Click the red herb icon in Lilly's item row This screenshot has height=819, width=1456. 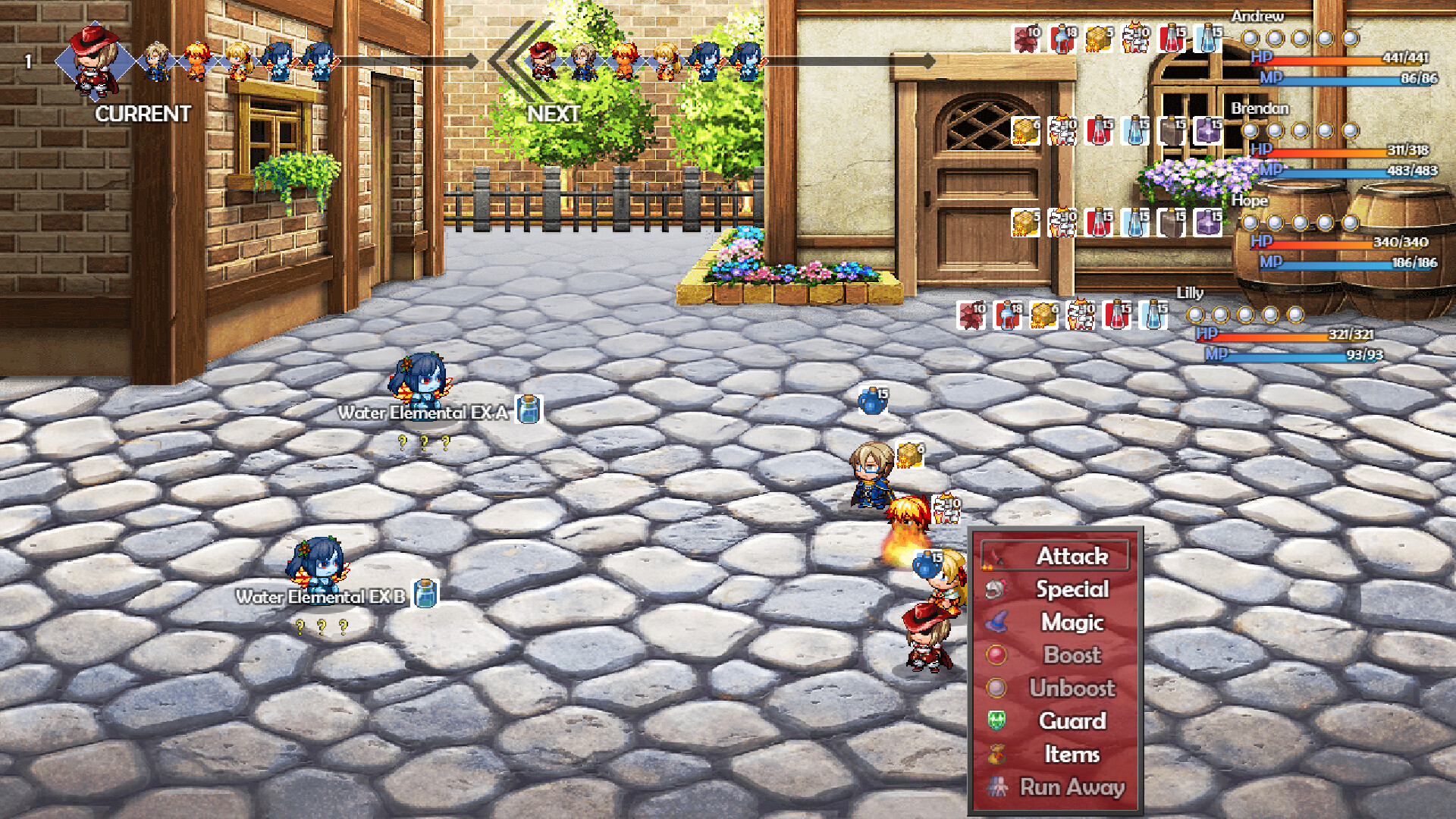pyautogui.click(x=973, y=314)
